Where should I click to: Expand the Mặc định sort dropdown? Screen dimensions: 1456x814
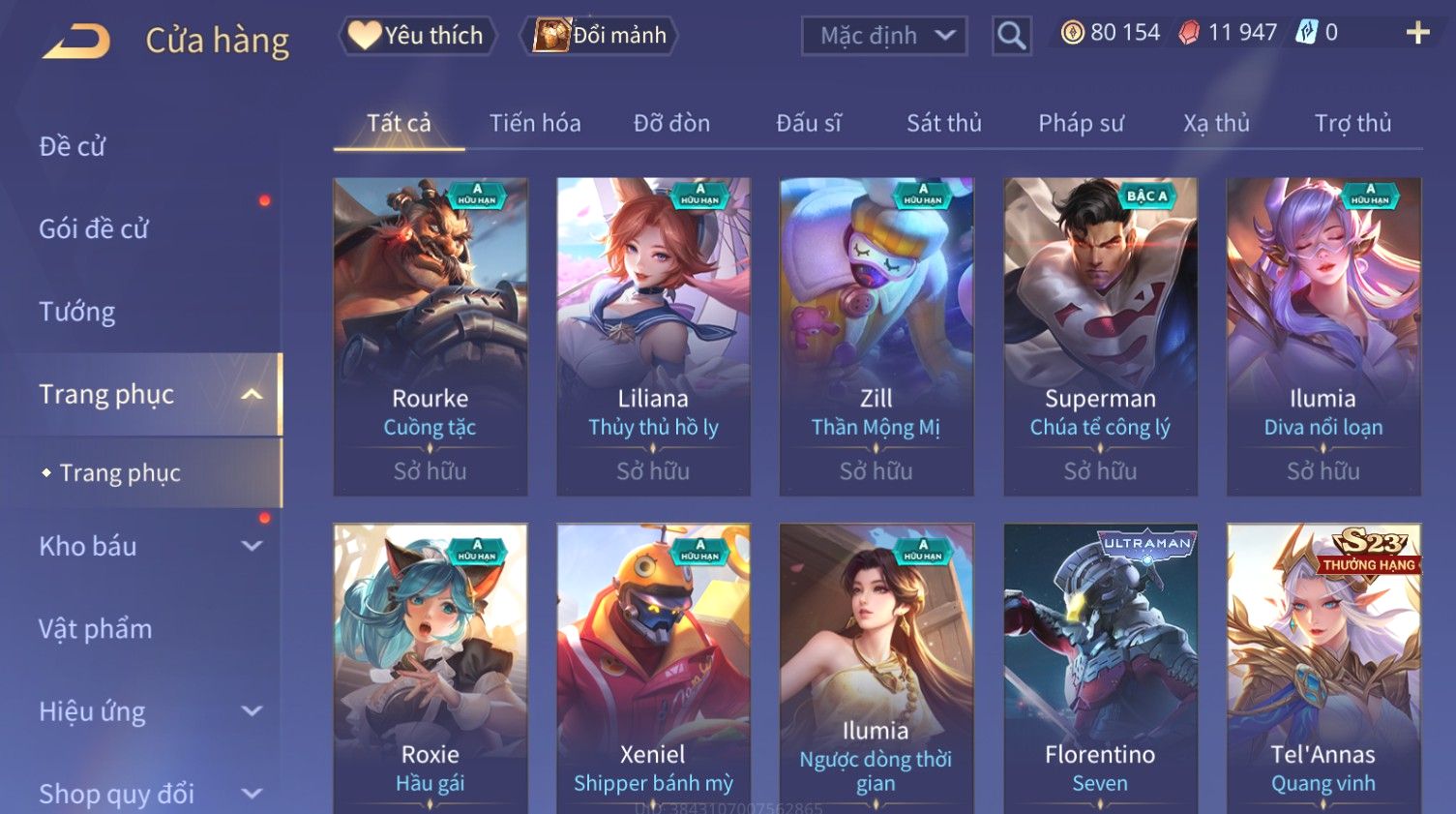884,37
